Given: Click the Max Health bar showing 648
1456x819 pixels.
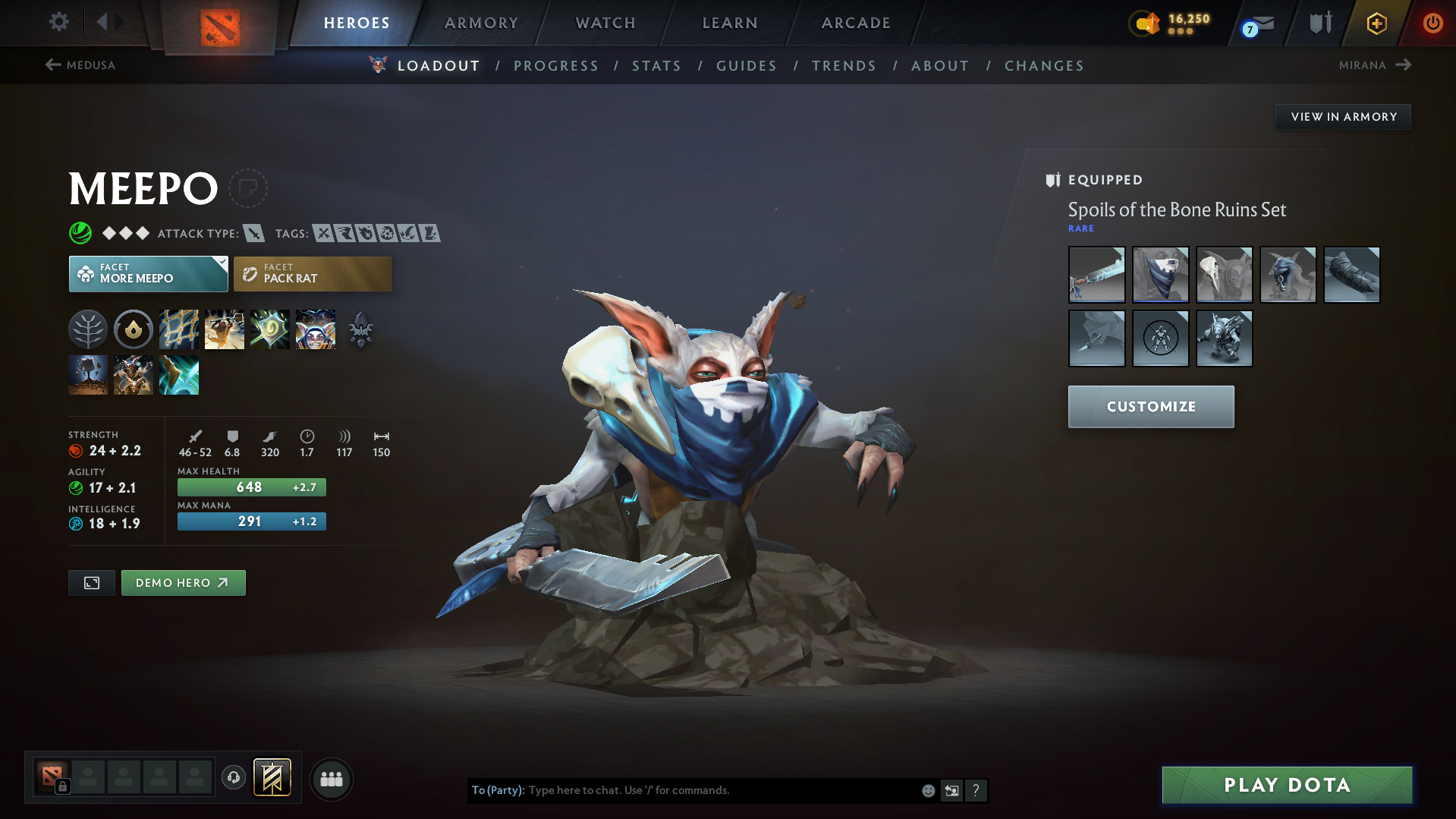Looking at the screenshot, I should click(250, 487).
